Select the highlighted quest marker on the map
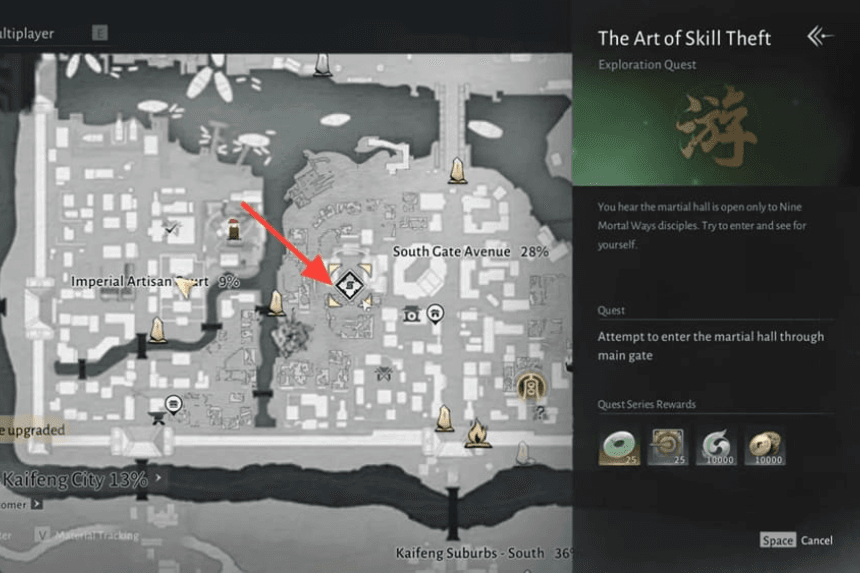860x573 pixels. [349, 285]
